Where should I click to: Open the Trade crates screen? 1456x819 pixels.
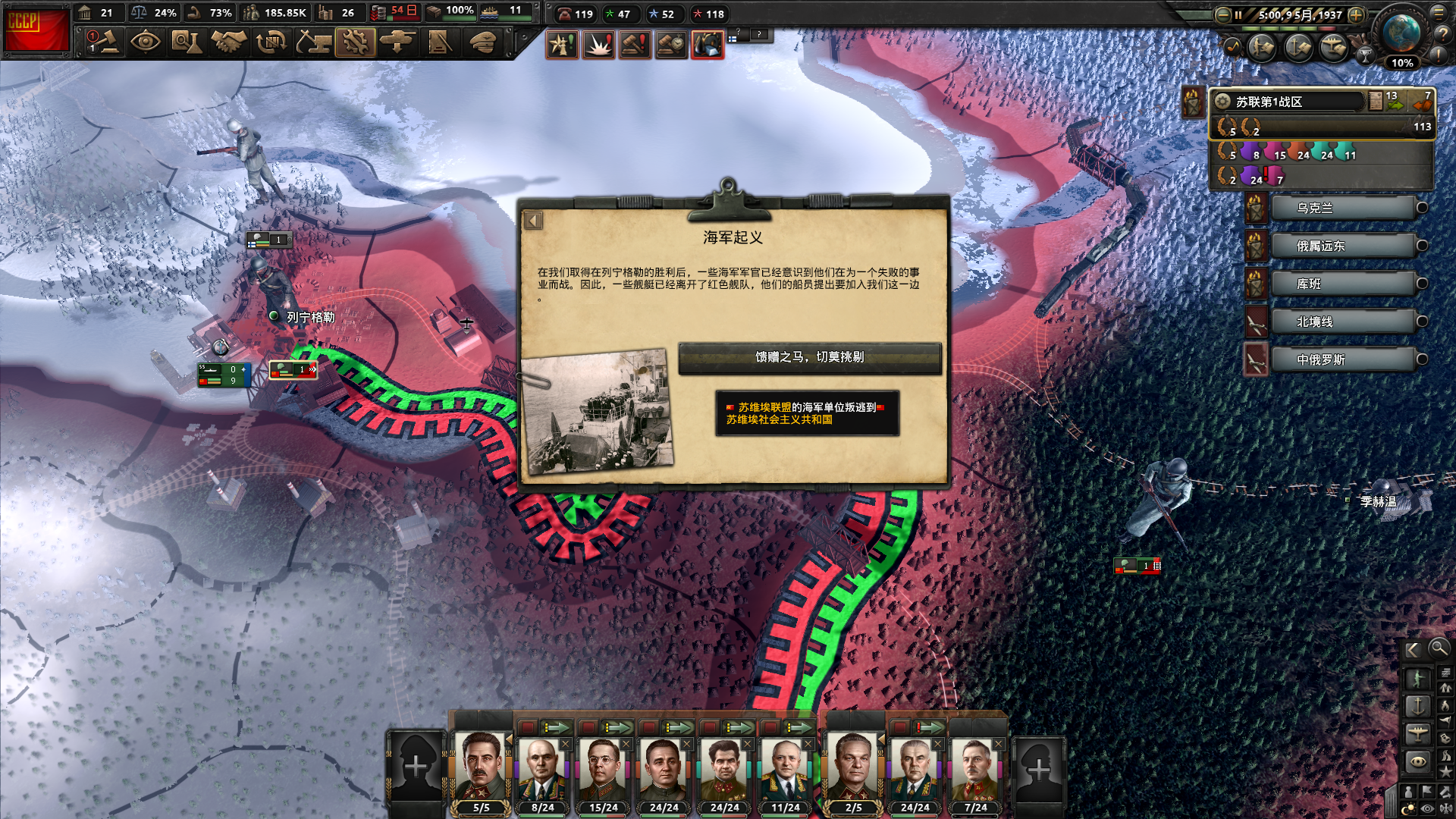point(270,42)
